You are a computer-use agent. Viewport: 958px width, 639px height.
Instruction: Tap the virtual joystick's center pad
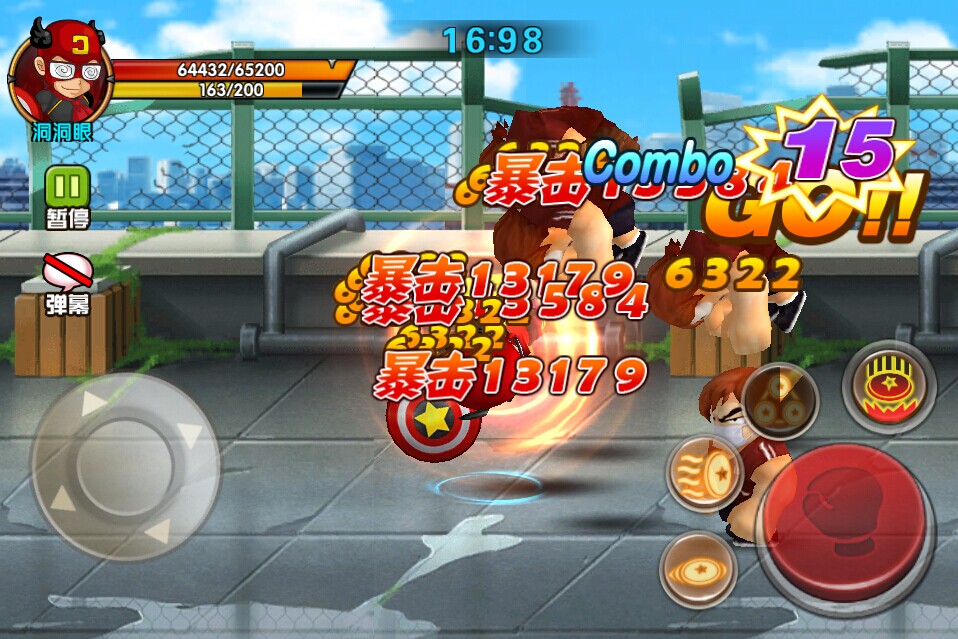pyautogui.click(x=124, y=467)
